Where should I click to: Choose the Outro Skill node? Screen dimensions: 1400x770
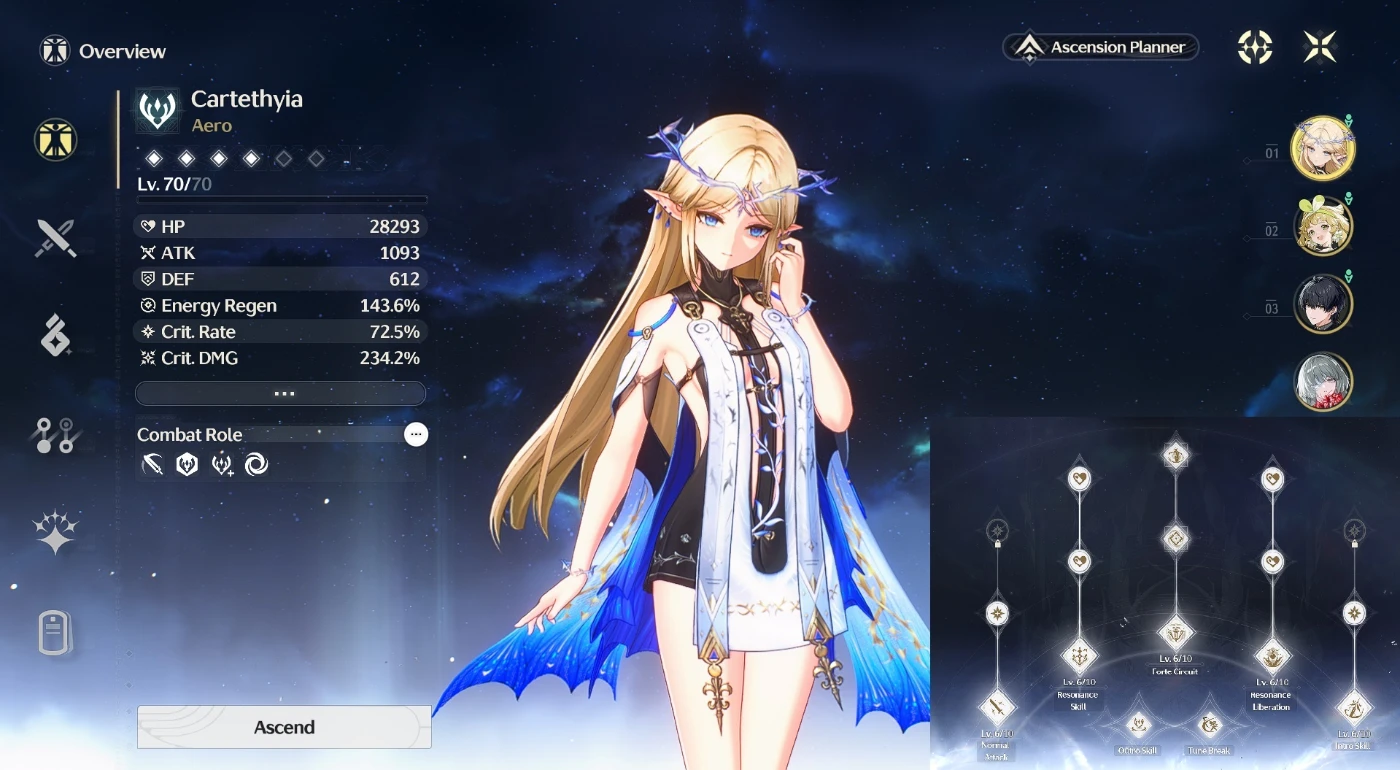pyautogui.click(x=1138, y=725)
